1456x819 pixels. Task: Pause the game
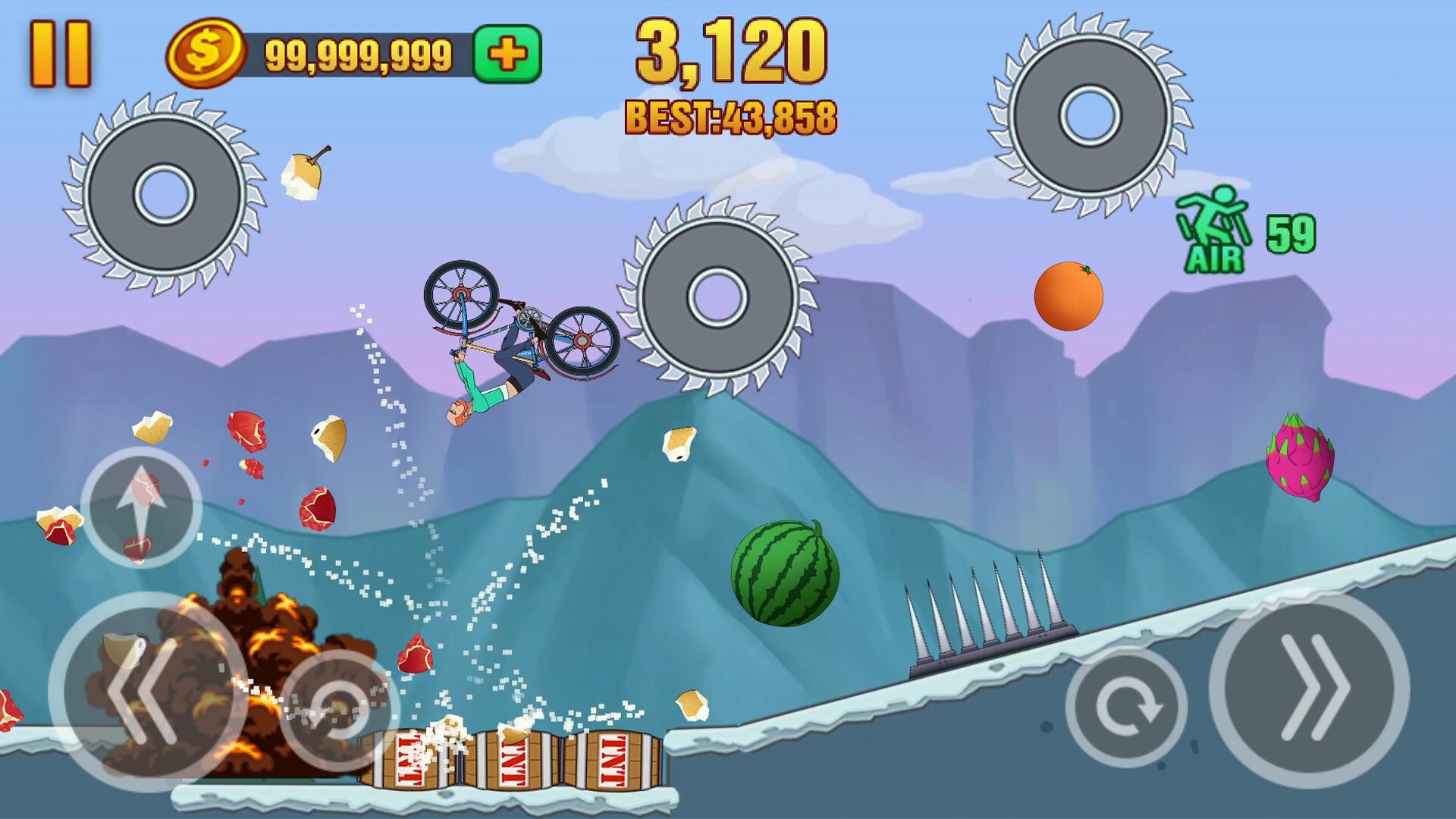[61, 53]
